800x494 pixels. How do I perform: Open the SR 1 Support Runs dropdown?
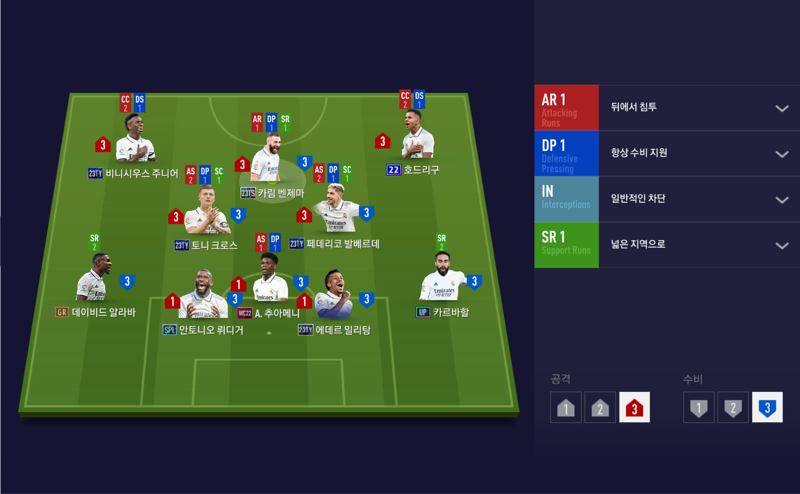tap(782, 246)
